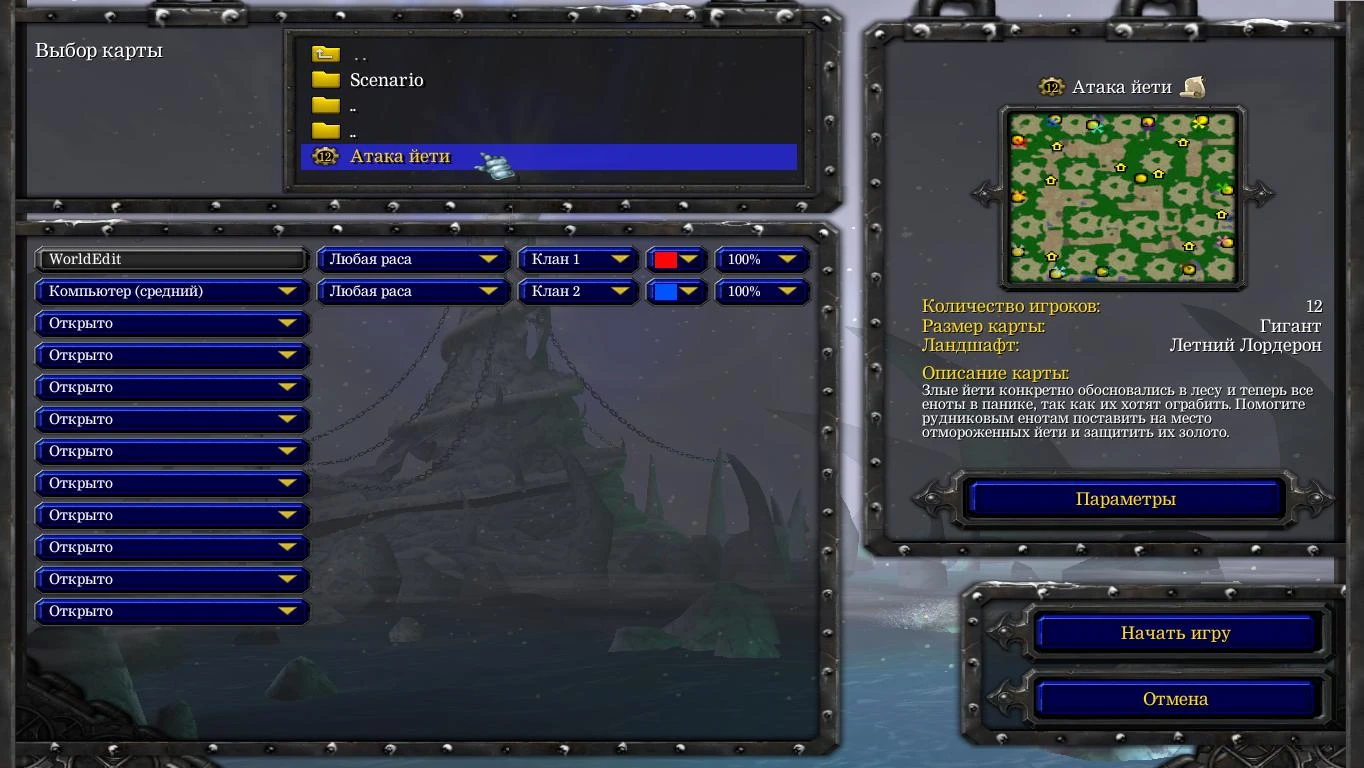This screenshot has height=768, width=1364.
Task: Click the WorldEdit player name field
Action: pyautogui.click(x=171, y=259)
